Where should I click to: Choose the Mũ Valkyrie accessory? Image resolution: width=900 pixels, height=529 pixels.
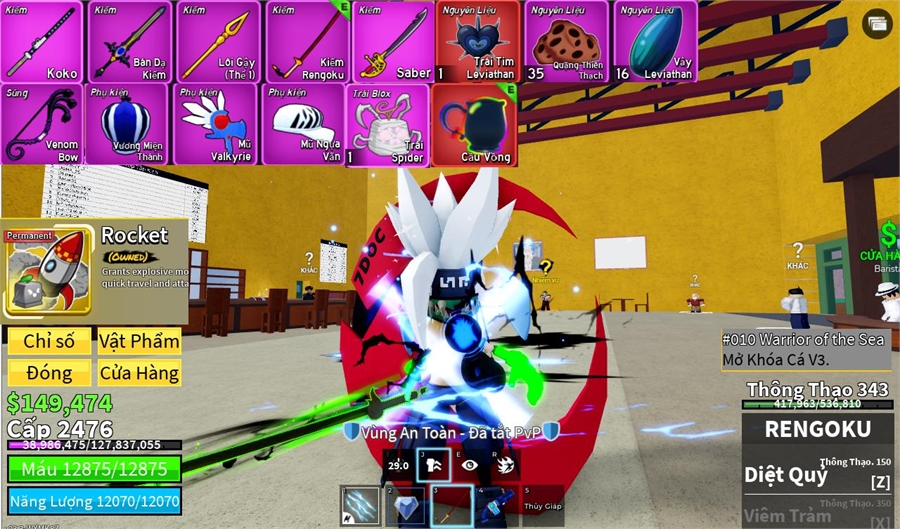click(217, 124)
